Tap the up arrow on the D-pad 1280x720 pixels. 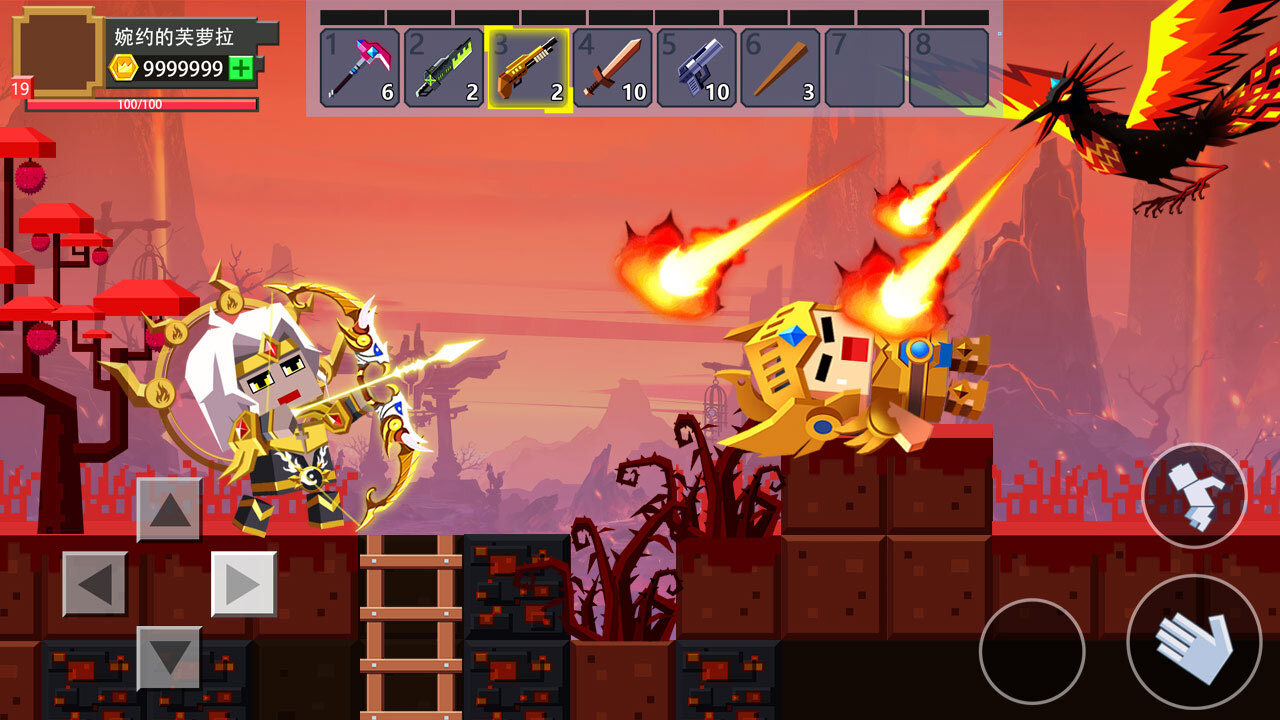coord(169,510)
